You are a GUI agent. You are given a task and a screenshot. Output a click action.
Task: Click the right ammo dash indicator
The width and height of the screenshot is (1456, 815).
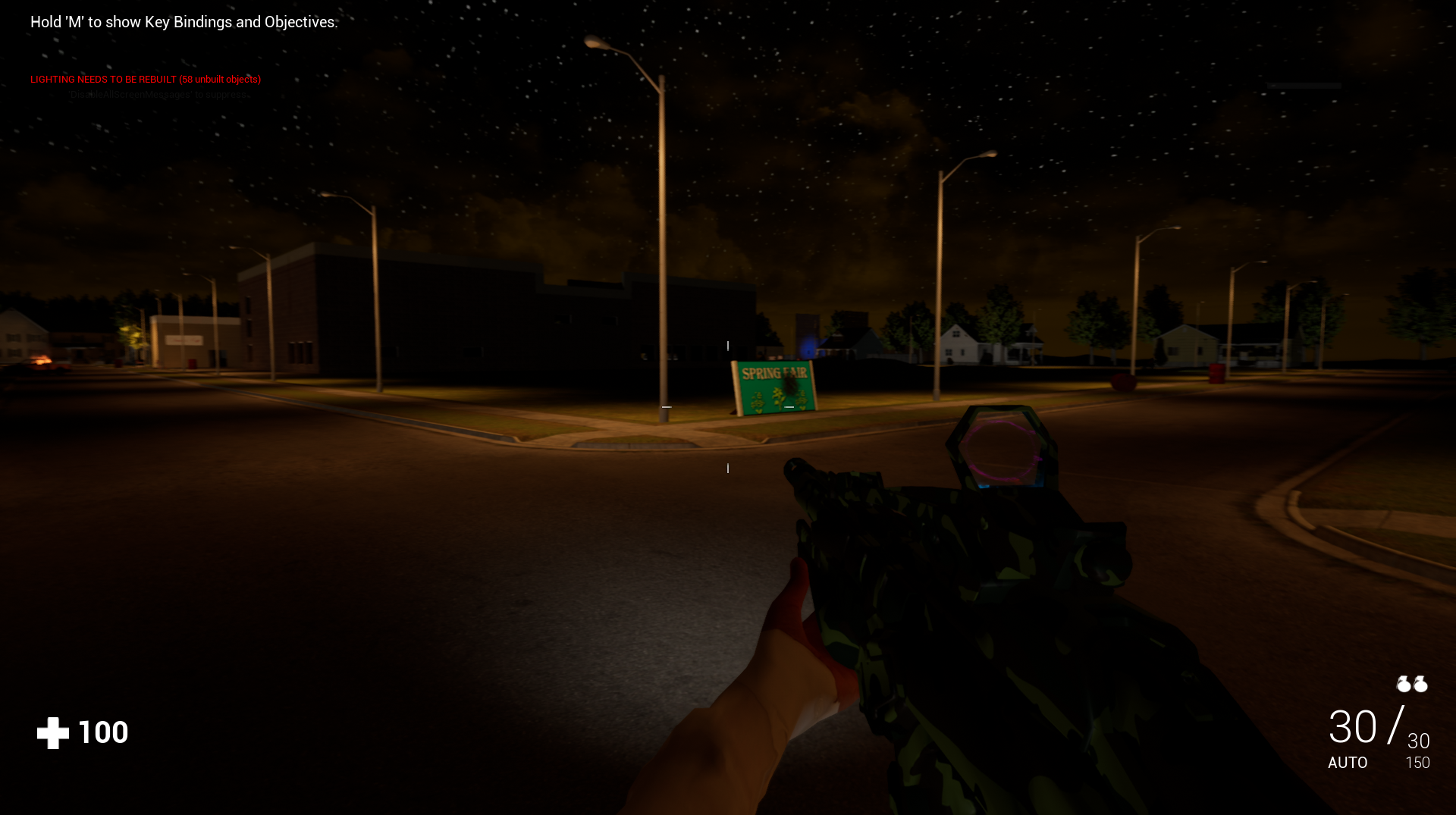pyautogui.click(x=789, y=406)
